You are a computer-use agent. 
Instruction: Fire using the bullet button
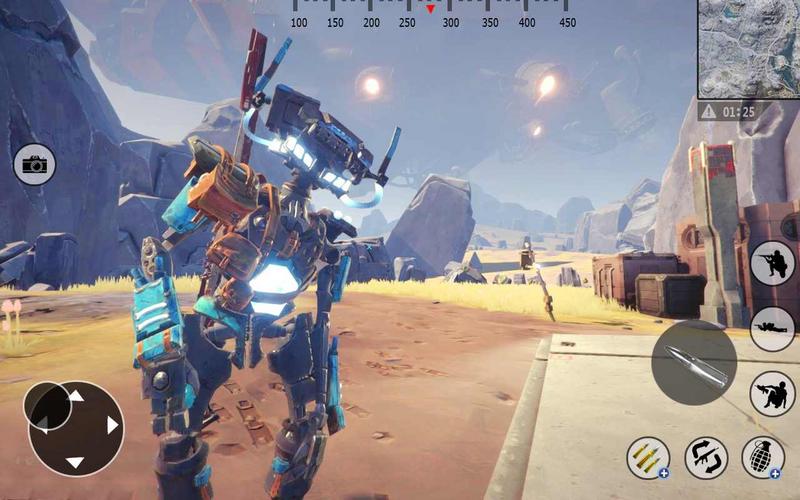tap(694, 362)
